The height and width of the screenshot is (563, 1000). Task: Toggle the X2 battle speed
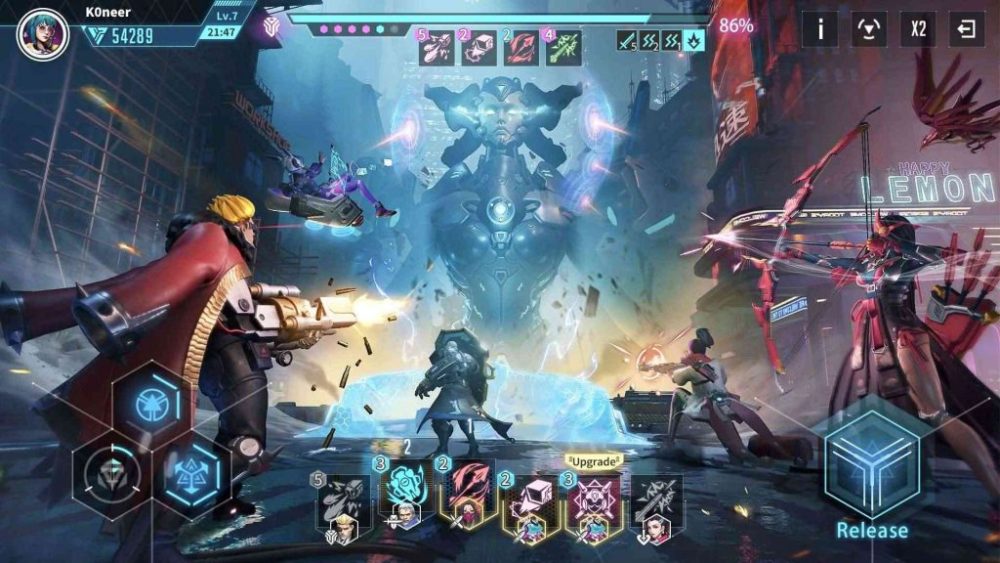click(918, 28)
